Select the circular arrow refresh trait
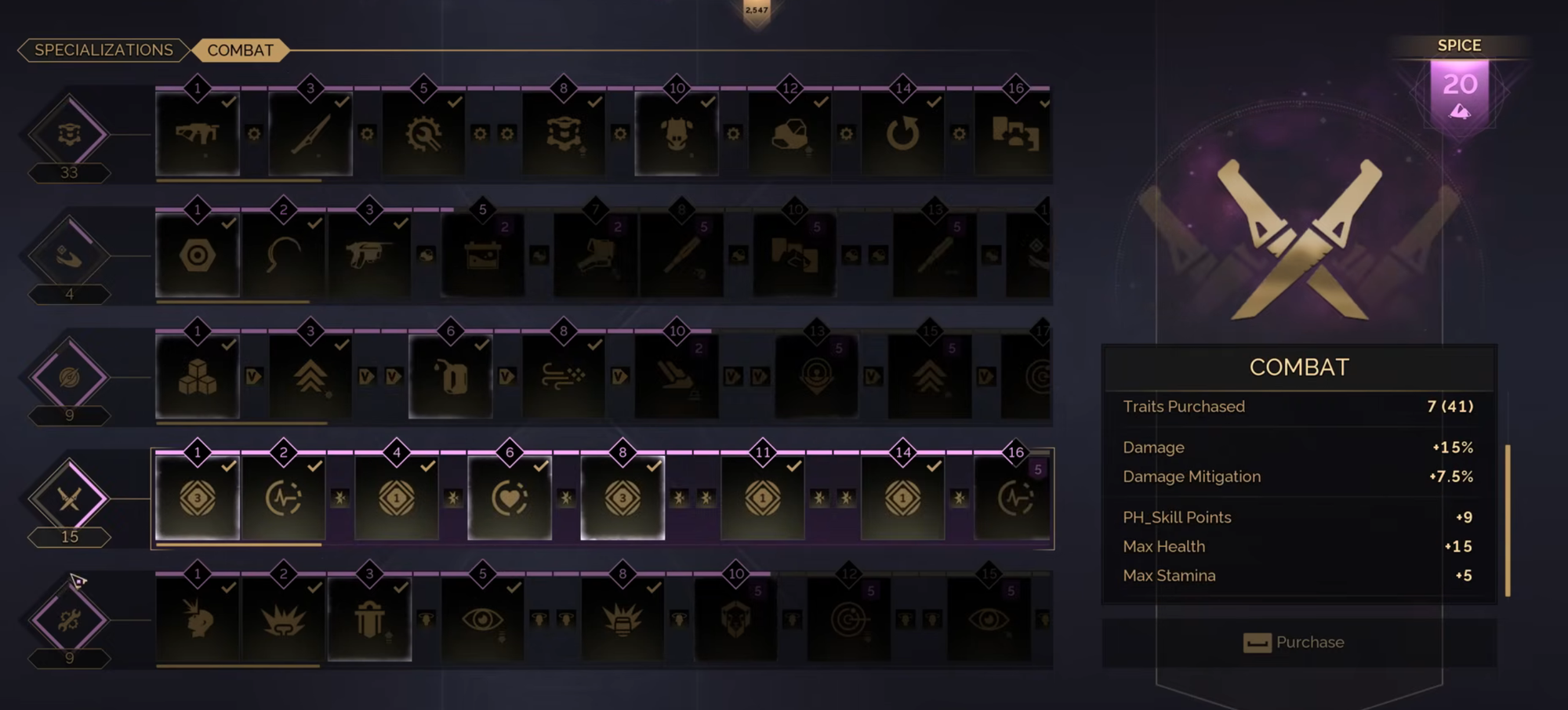Viewport: 1568px width, 710px height. [x=902, y=134]
